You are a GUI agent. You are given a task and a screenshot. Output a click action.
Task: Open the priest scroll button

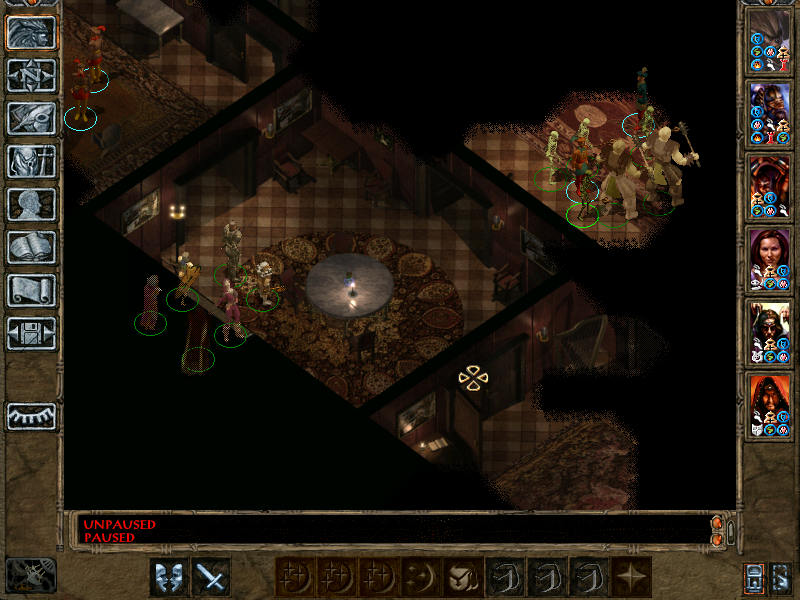32,290
